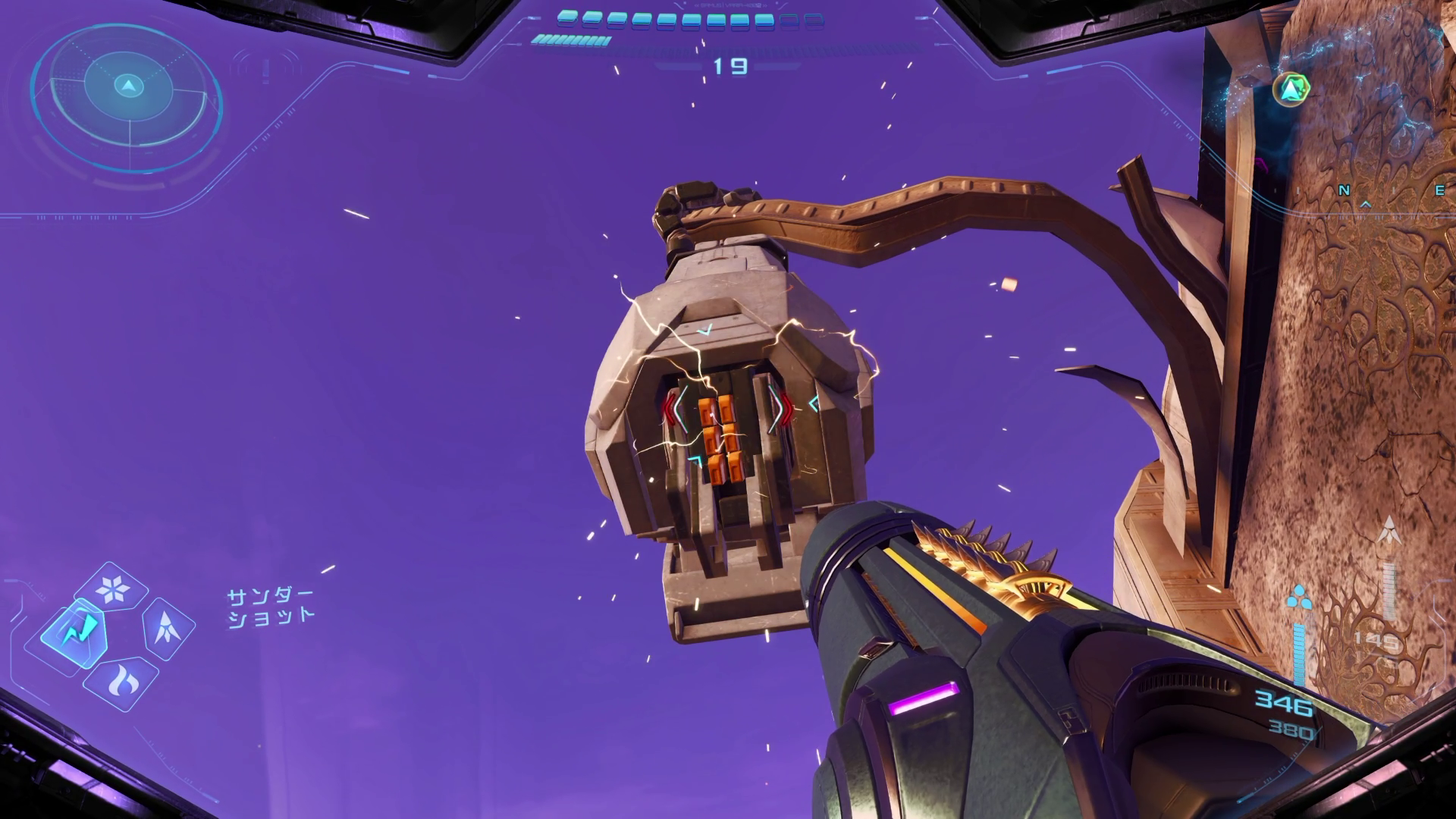Click the green hexagon objective marker
This screenshot has width=1456, height=819.
coord(1290,90)
